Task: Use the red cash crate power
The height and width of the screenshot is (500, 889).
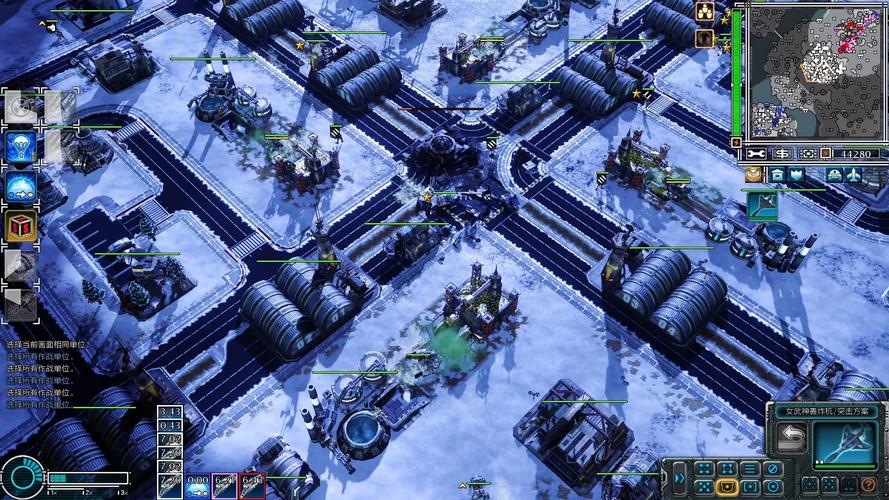Action: coord(21,225)
